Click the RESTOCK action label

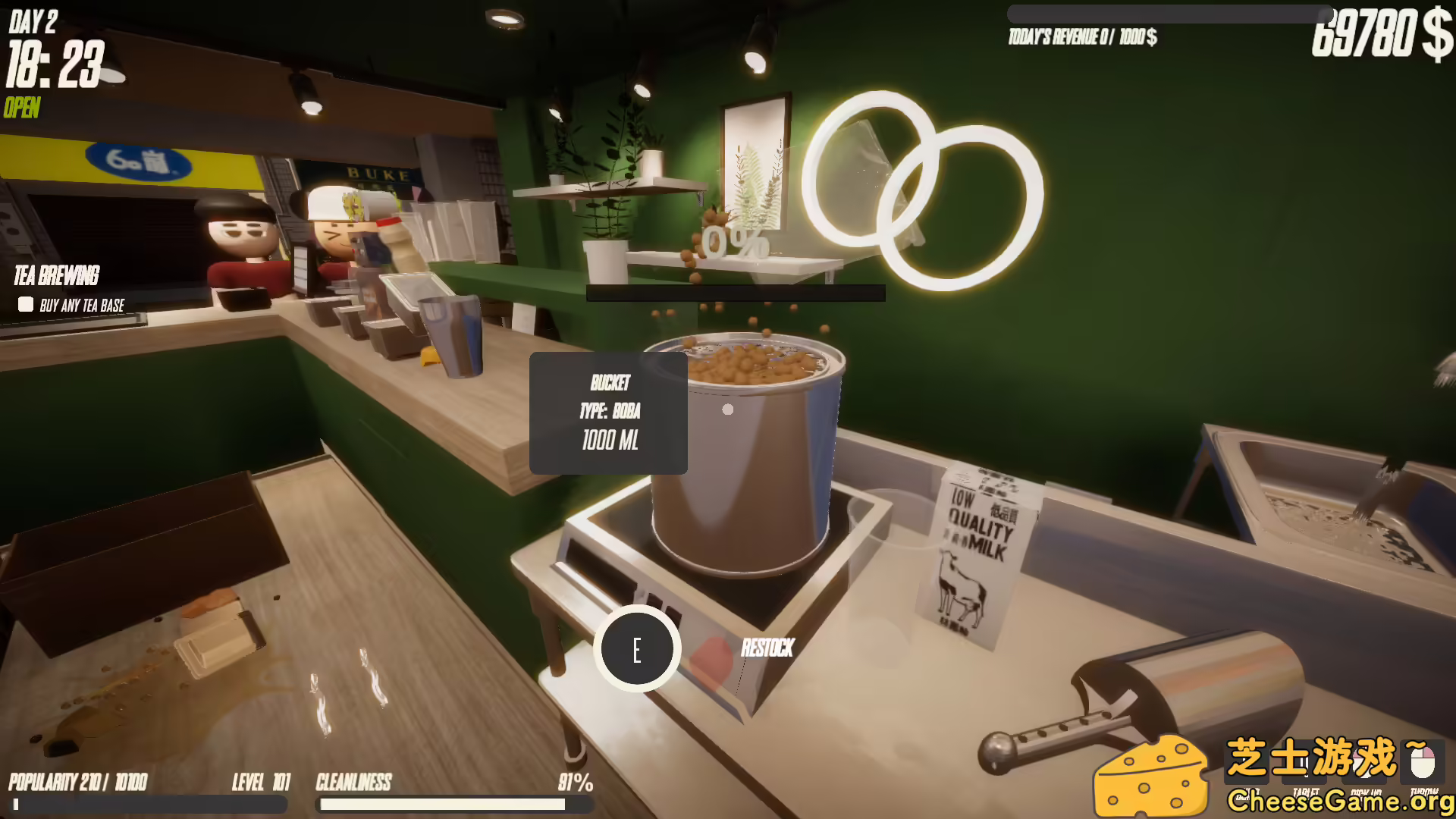click(x=767, y=649)
